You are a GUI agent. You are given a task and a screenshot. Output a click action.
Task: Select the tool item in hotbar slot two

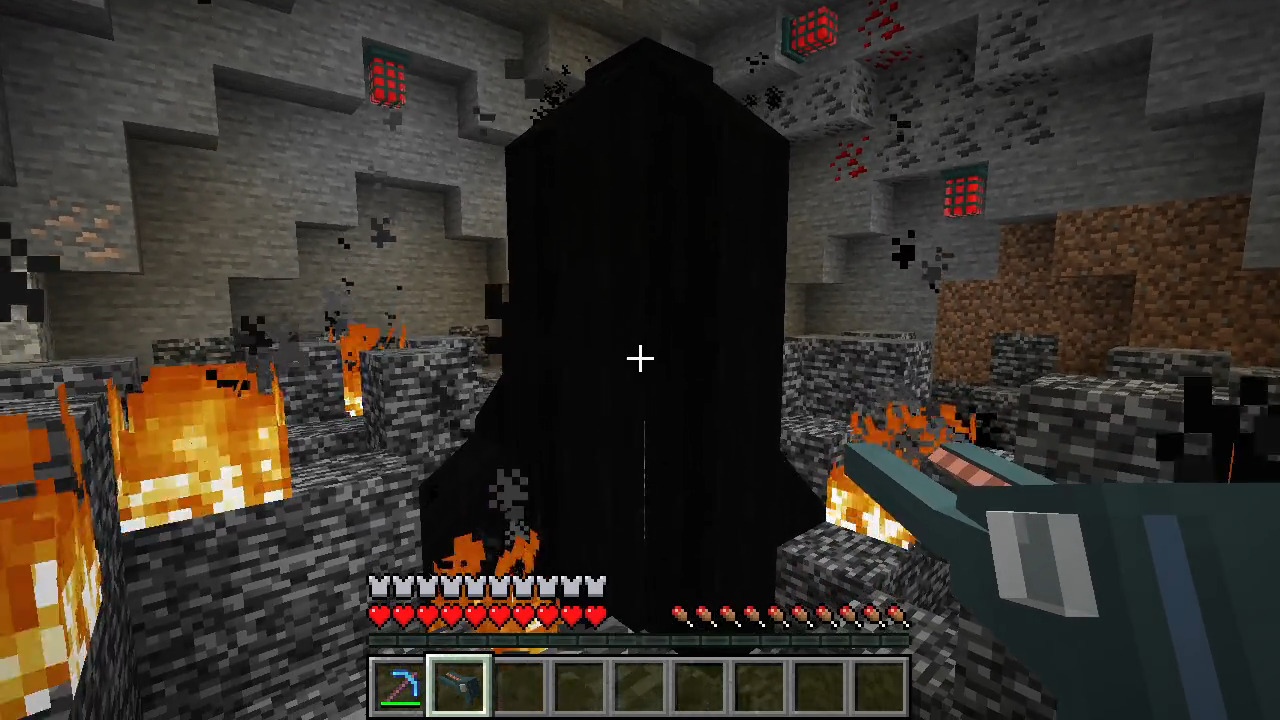pos(459,683)
